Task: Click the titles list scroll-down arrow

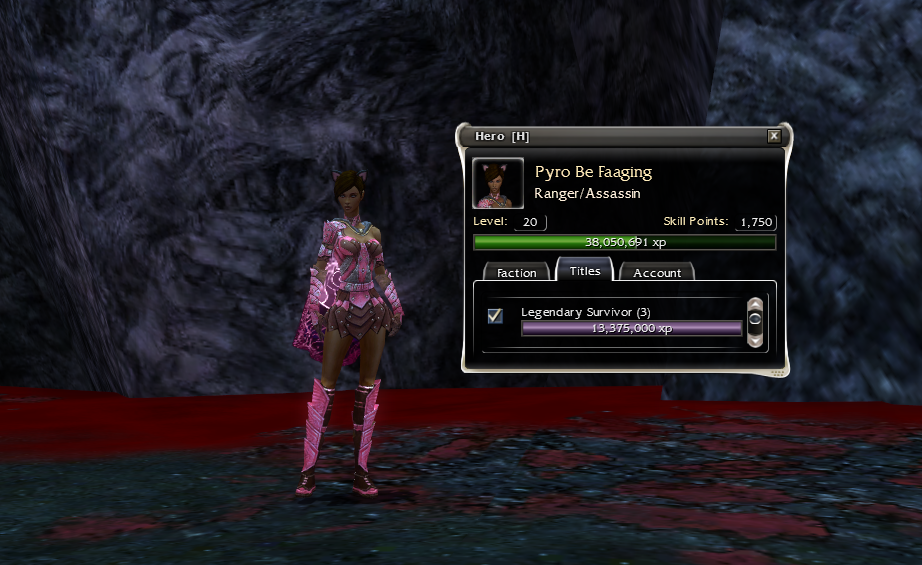Action: [x=755, y=339]
